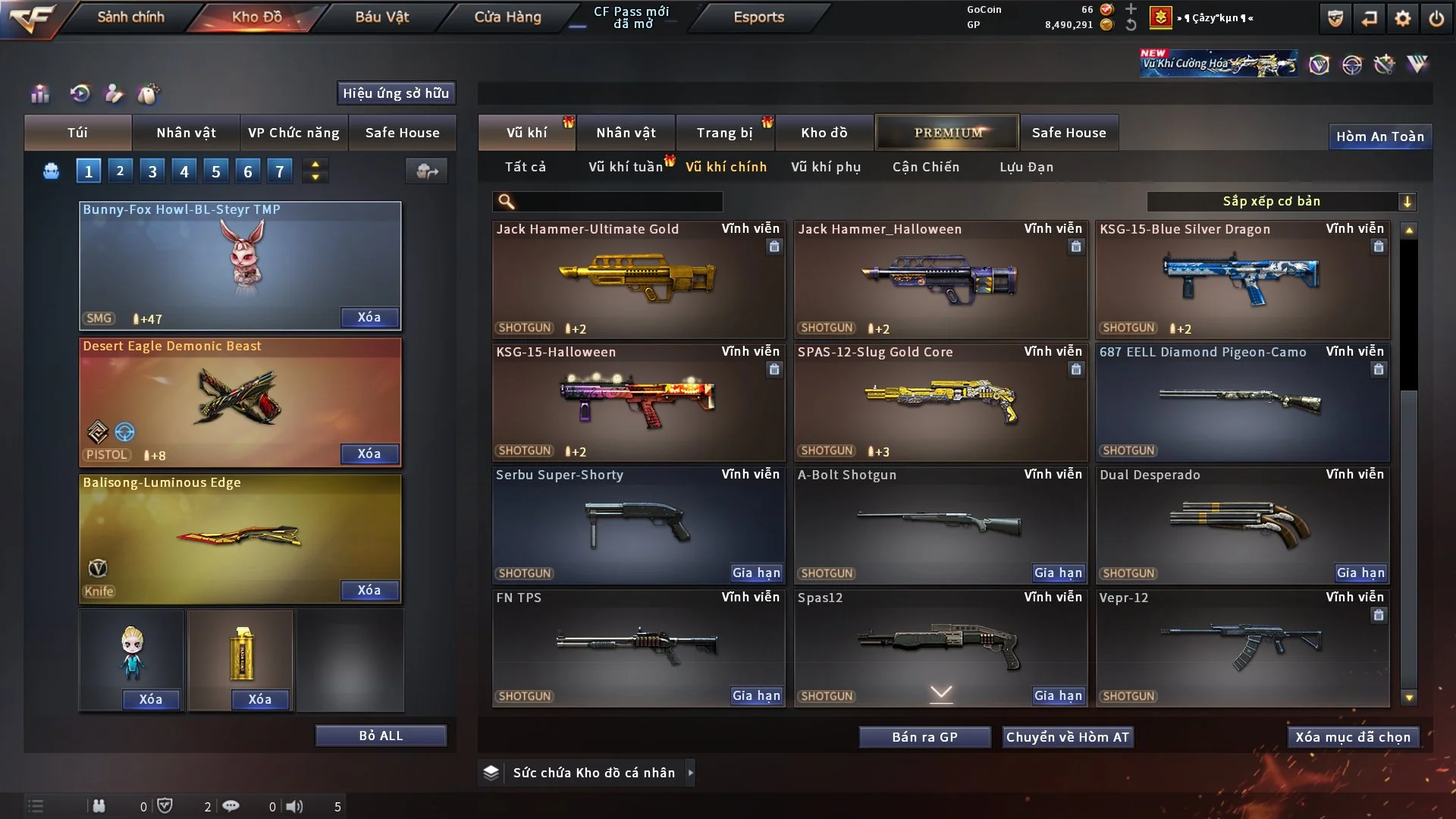
Task: Click the power button to exit
Action: tap(1436, 18)
